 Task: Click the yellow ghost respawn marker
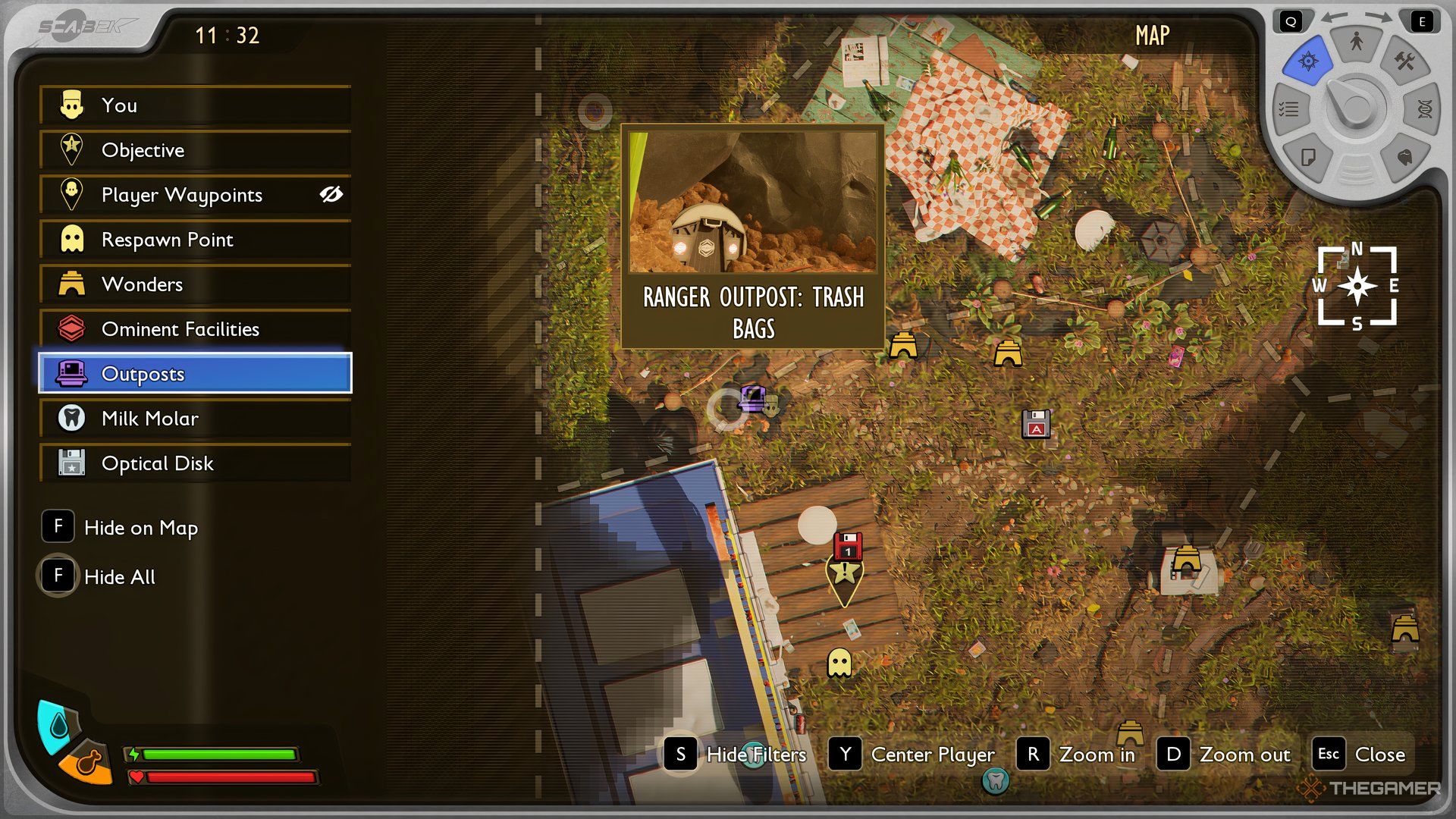click(839, 663)
